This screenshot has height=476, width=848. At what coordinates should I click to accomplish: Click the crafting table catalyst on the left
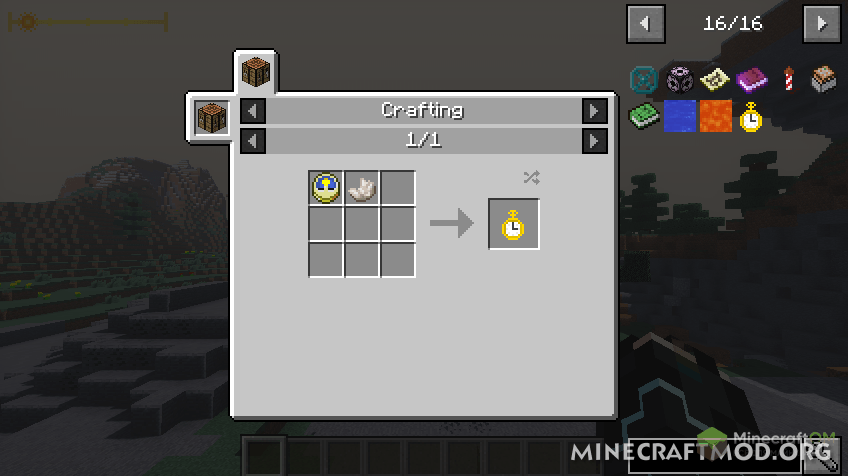(x=212, y=118)
